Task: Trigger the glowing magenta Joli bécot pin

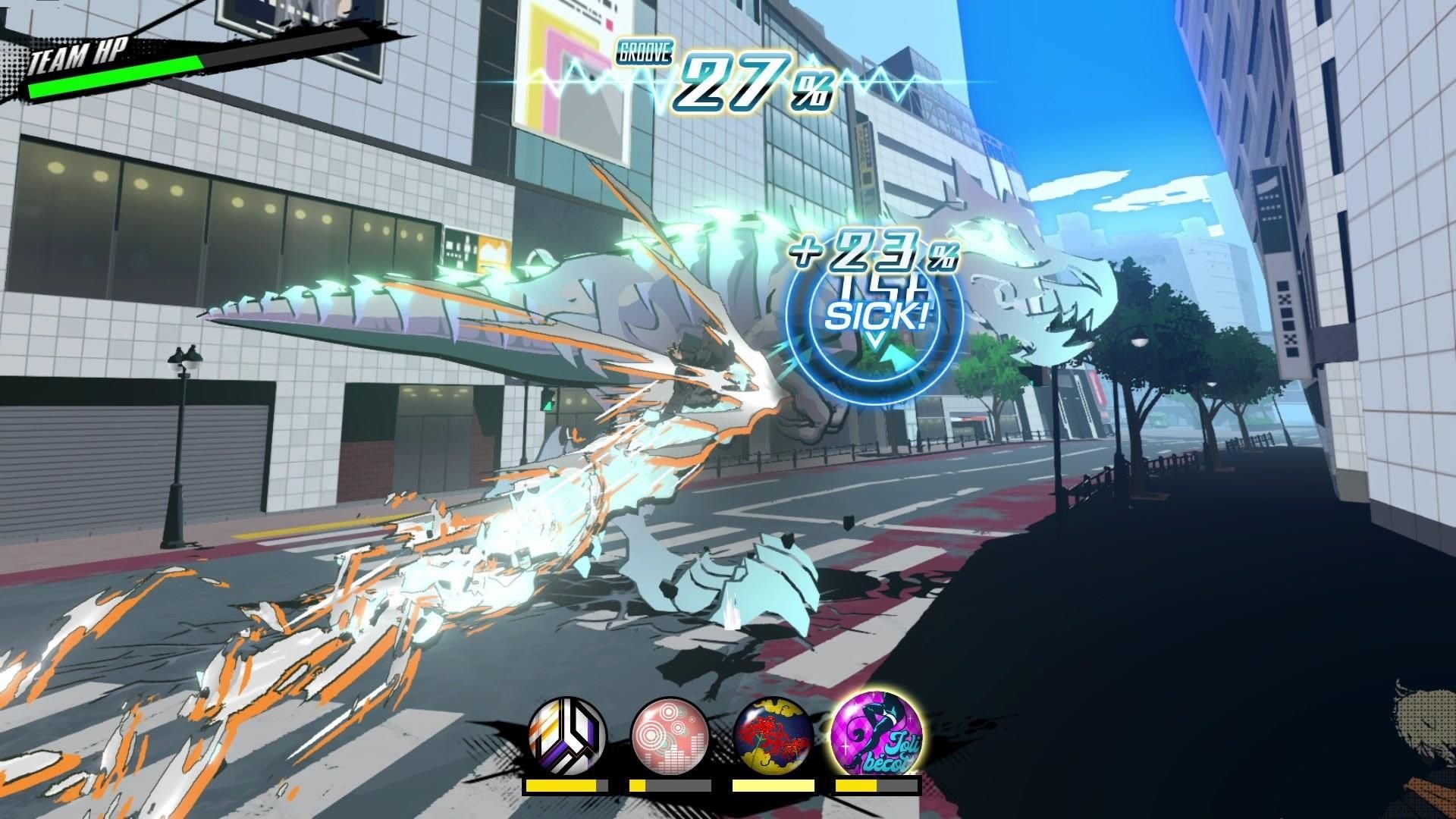Action: tap(877, 734)
